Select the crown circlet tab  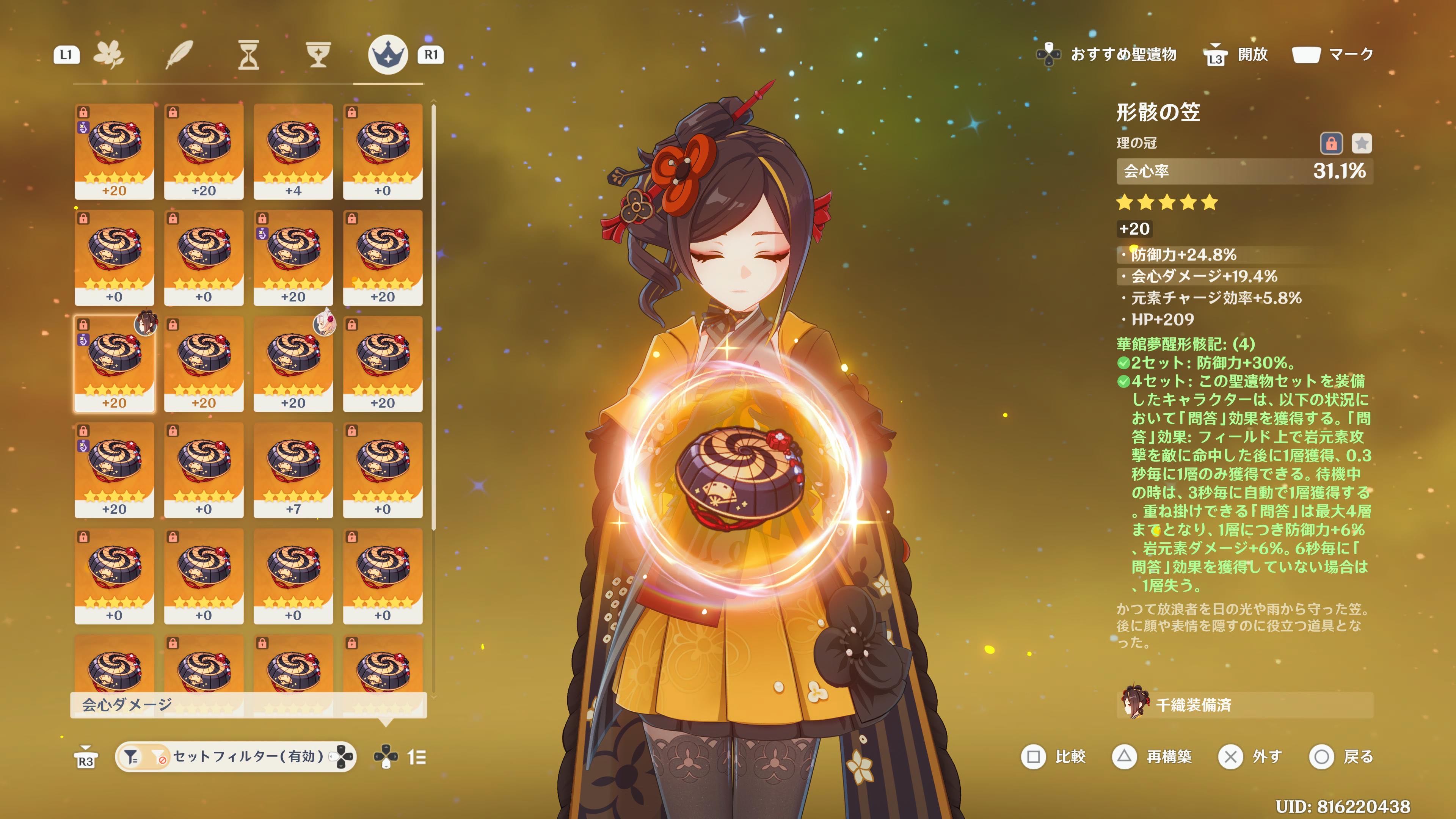[388, 55]
